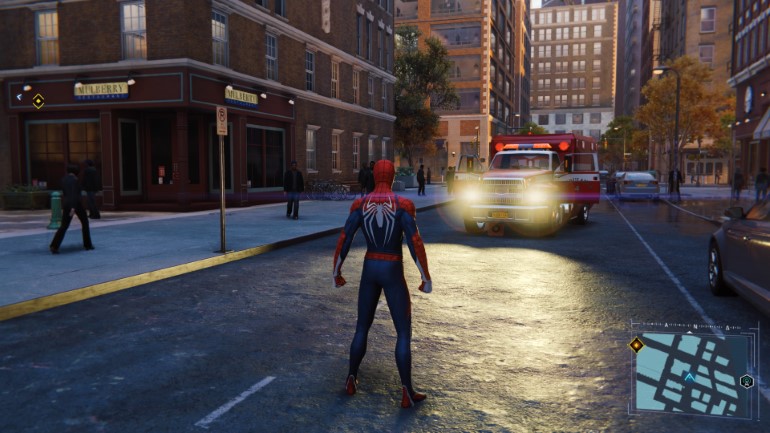Viewport: 770px width, 433px height.
Task: Click the green hexagon marker beside minimap
Action: point(746,381)
